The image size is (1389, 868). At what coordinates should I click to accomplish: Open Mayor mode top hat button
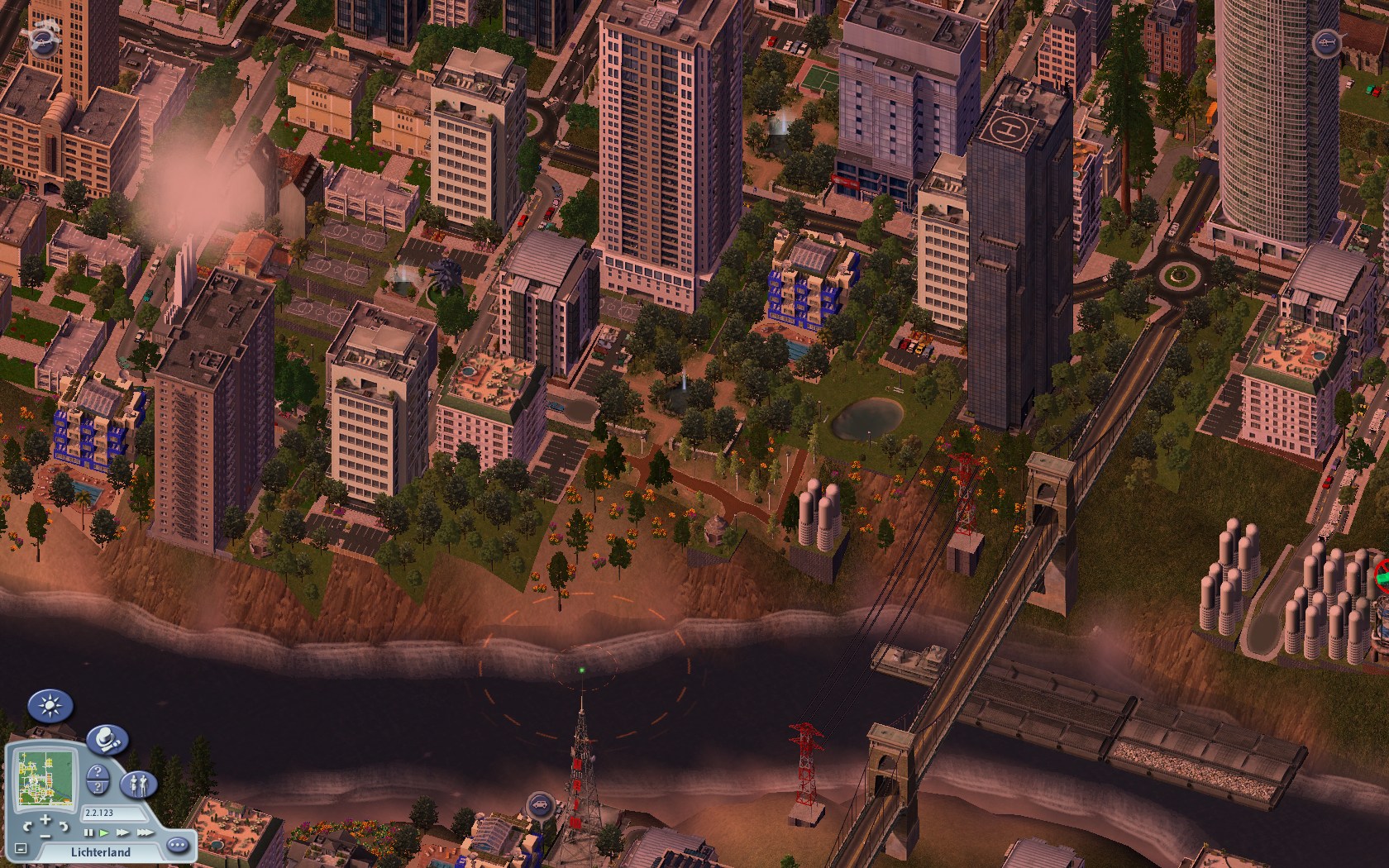point(107,740)
